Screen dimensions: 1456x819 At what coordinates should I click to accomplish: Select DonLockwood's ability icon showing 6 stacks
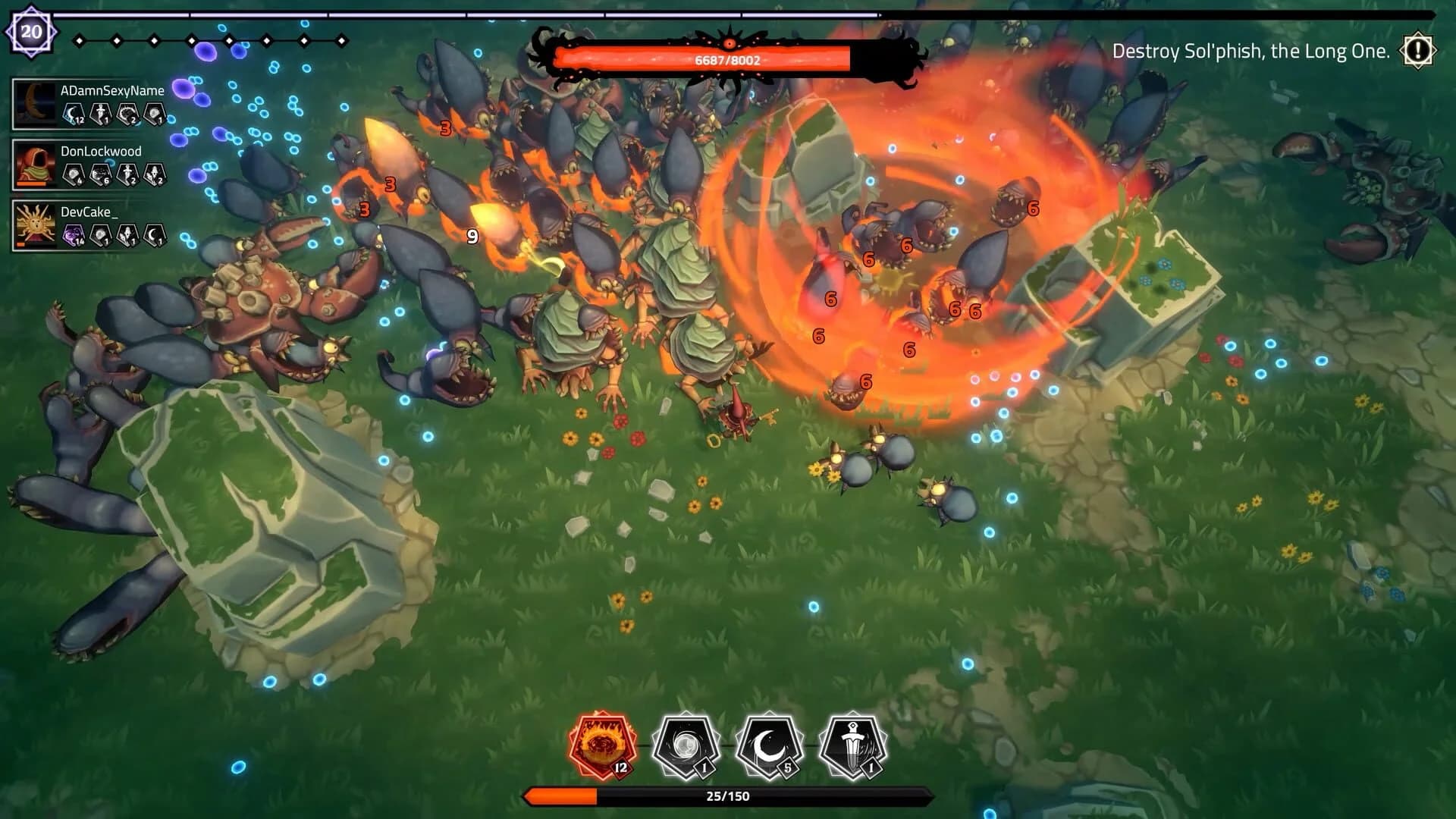[99, 174]
